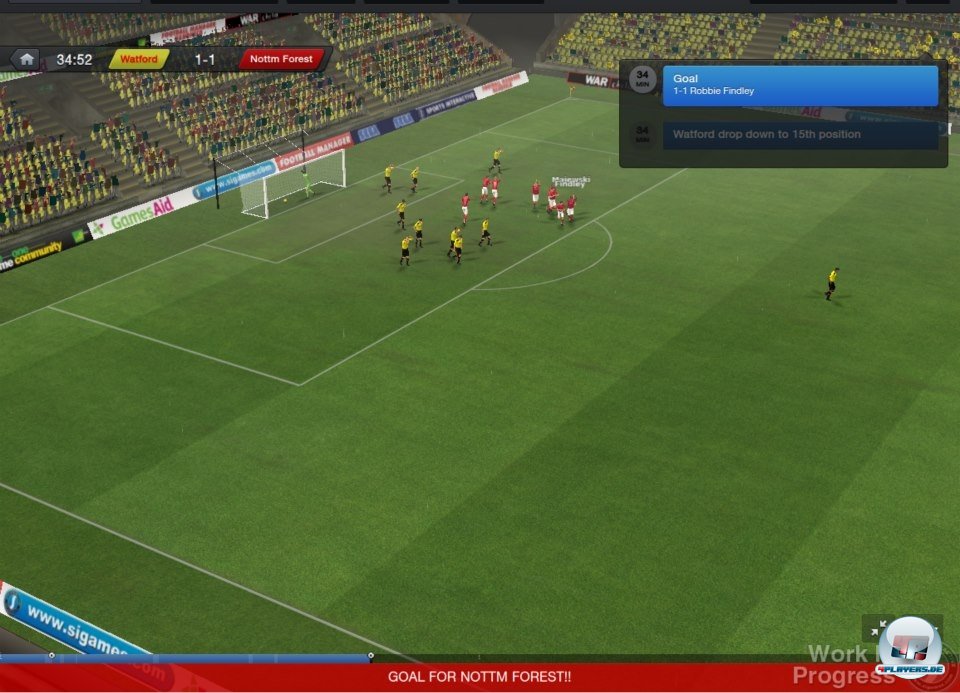Select the Watford team name tag
Image resolution: width=960 pixels, height=693 pixels.
(139, 59)
